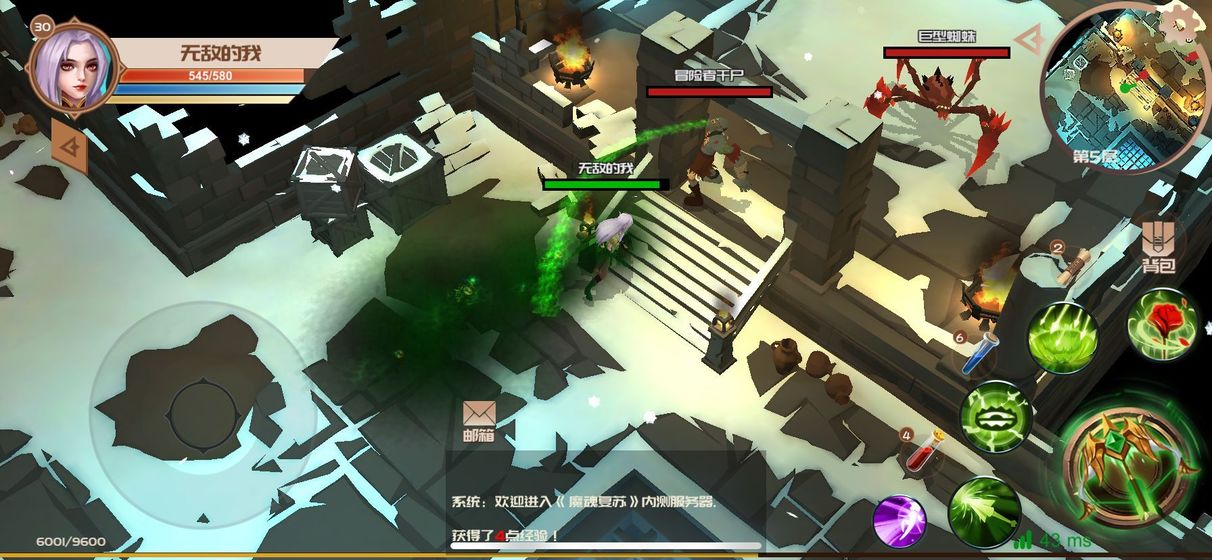This screenshot has height=560, width=1212.
Task: Open the backpack (背包)
Action: click(x=1159, y=247)
